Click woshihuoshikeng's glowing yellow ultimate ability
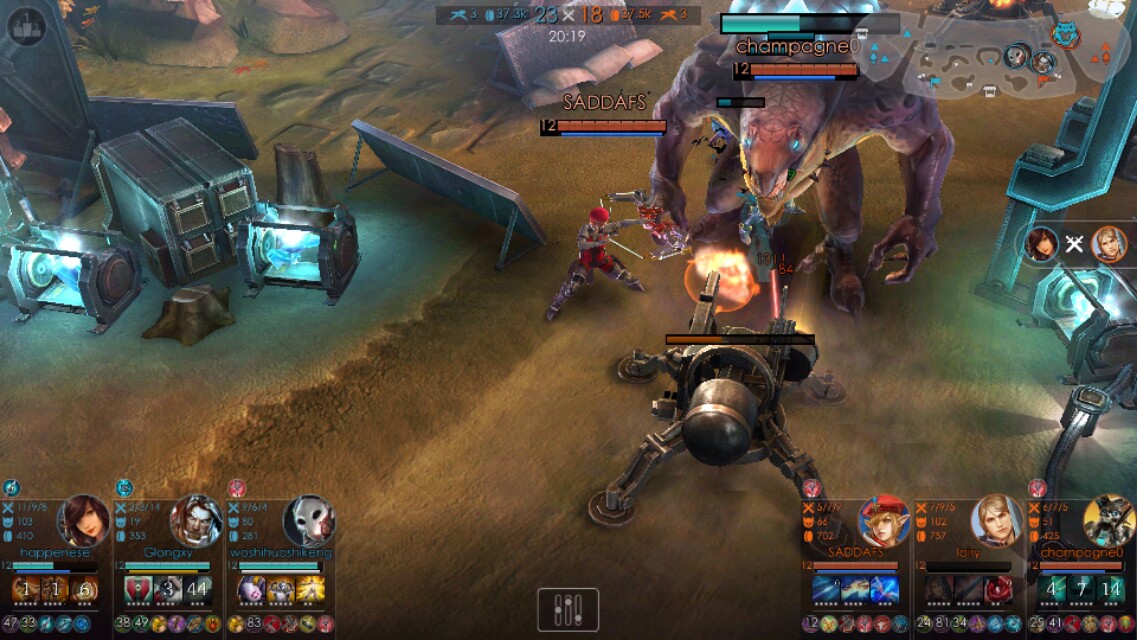The image size is (1137, 640). (x=310, y=590)
